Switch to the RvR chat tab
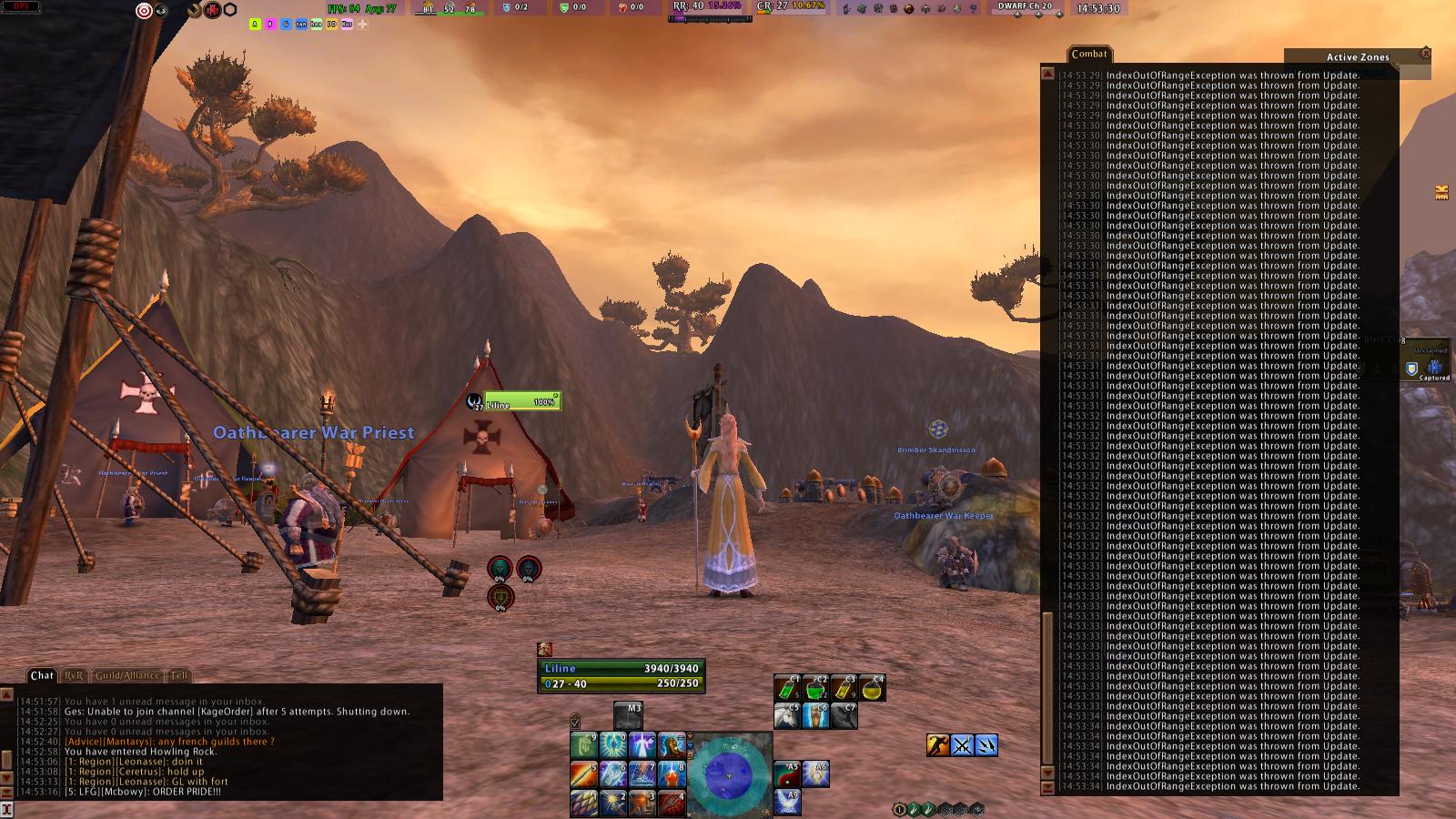This screenshot has width=1456, height=819. [74, 675]
